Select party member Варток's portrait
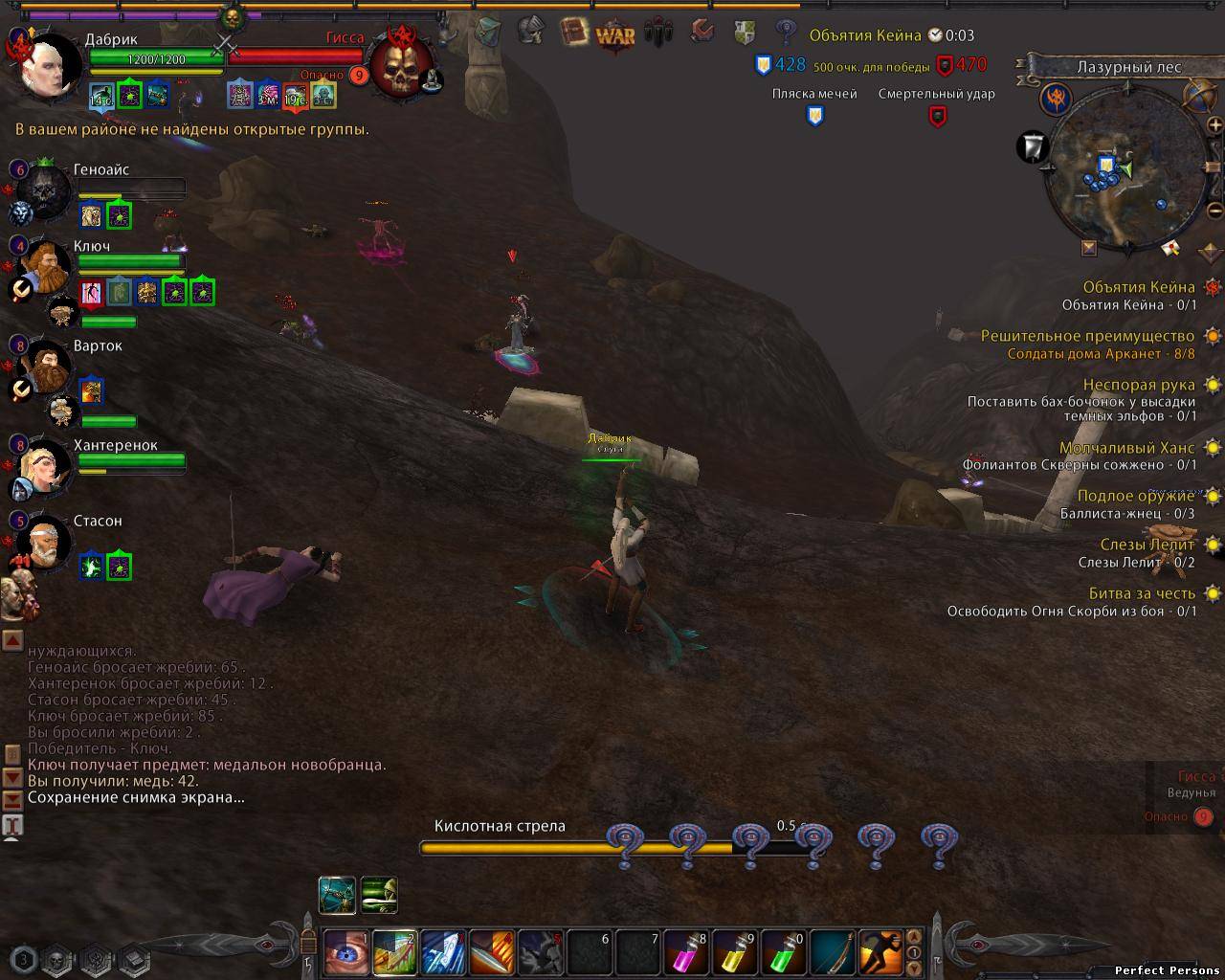The width and height of the screenshot is (1225, 980). 42,368
